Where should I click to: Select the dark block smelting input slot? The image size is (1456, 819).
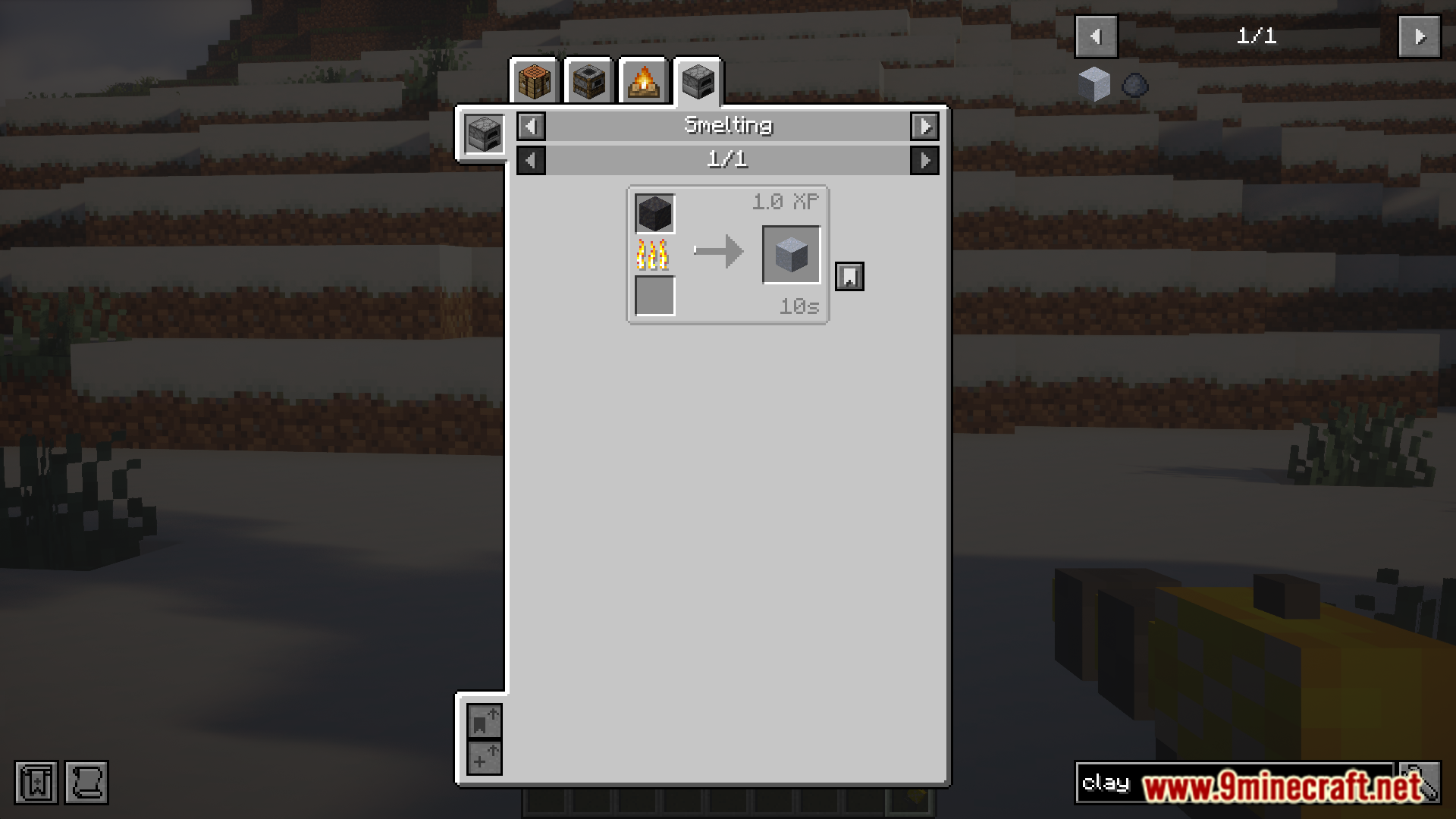tap(654, 214)
